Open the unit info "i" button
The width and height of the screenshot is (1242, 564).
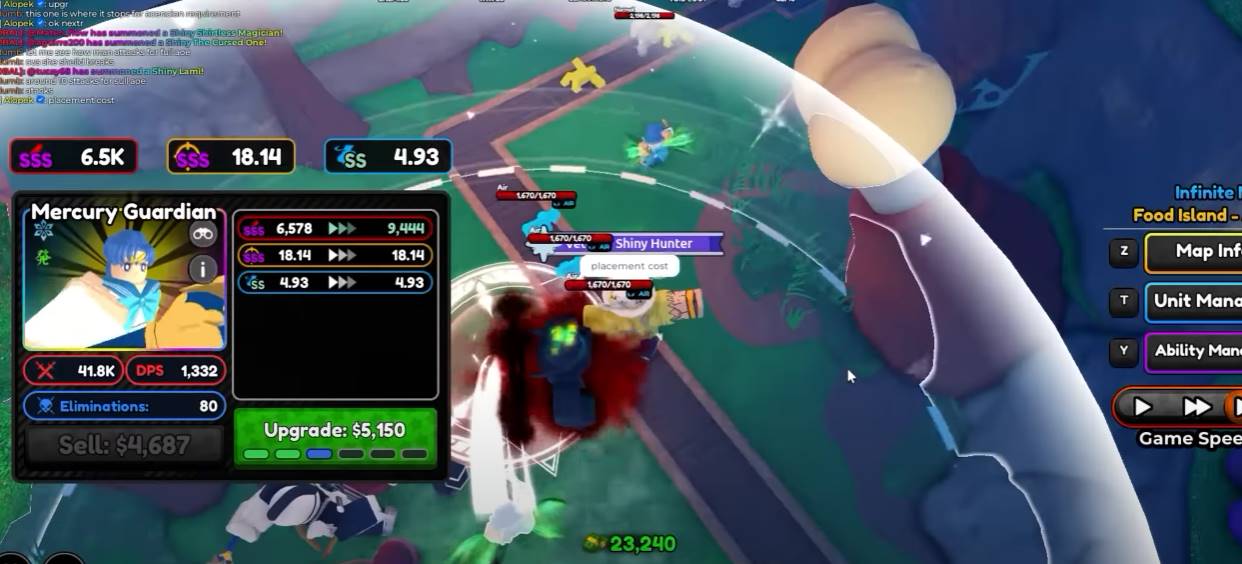[203, 268]
